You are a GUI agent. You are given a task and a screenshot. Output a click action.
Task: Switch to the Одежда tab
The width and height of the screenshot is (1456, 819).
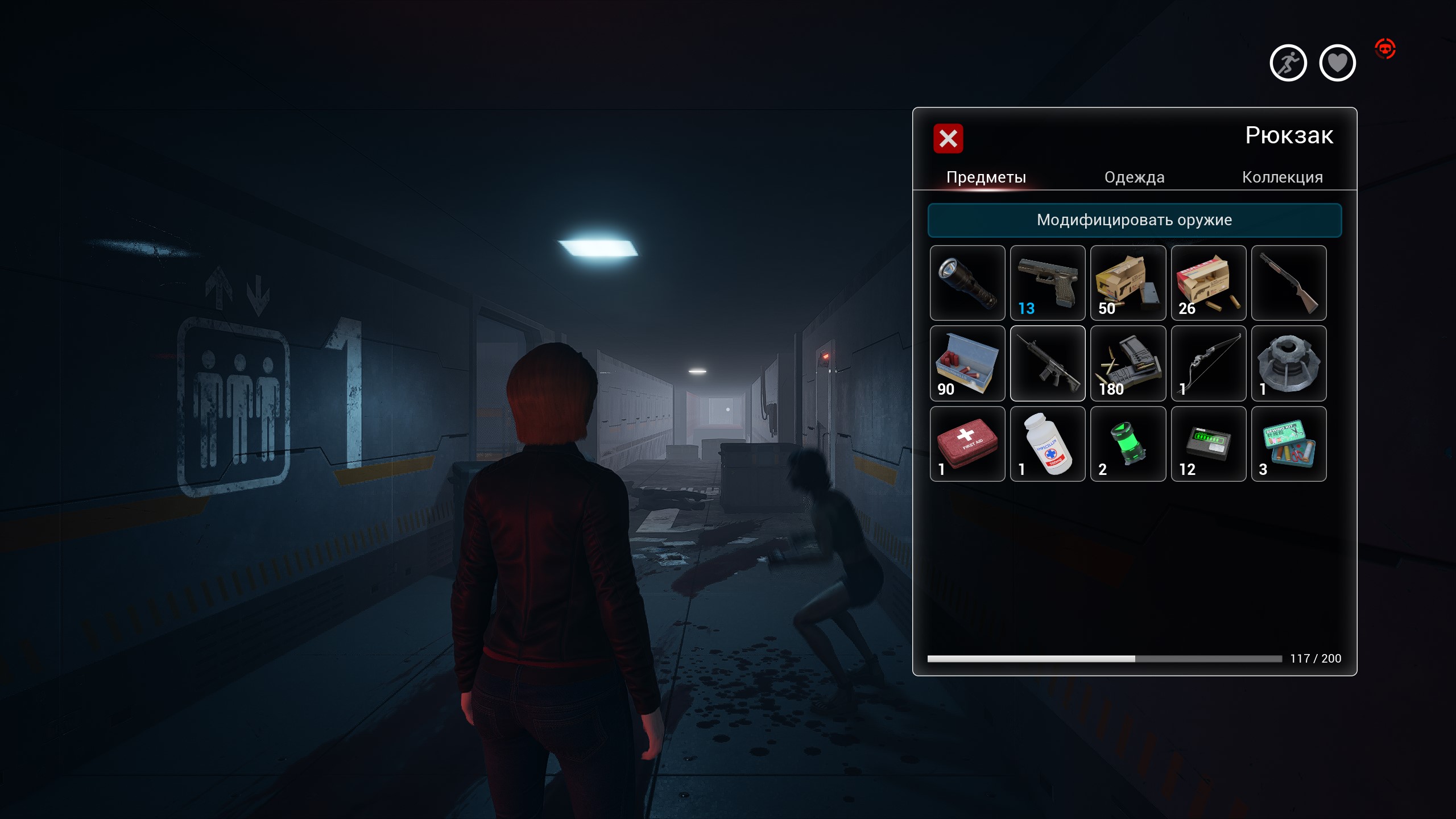(x=1134, y=177)
